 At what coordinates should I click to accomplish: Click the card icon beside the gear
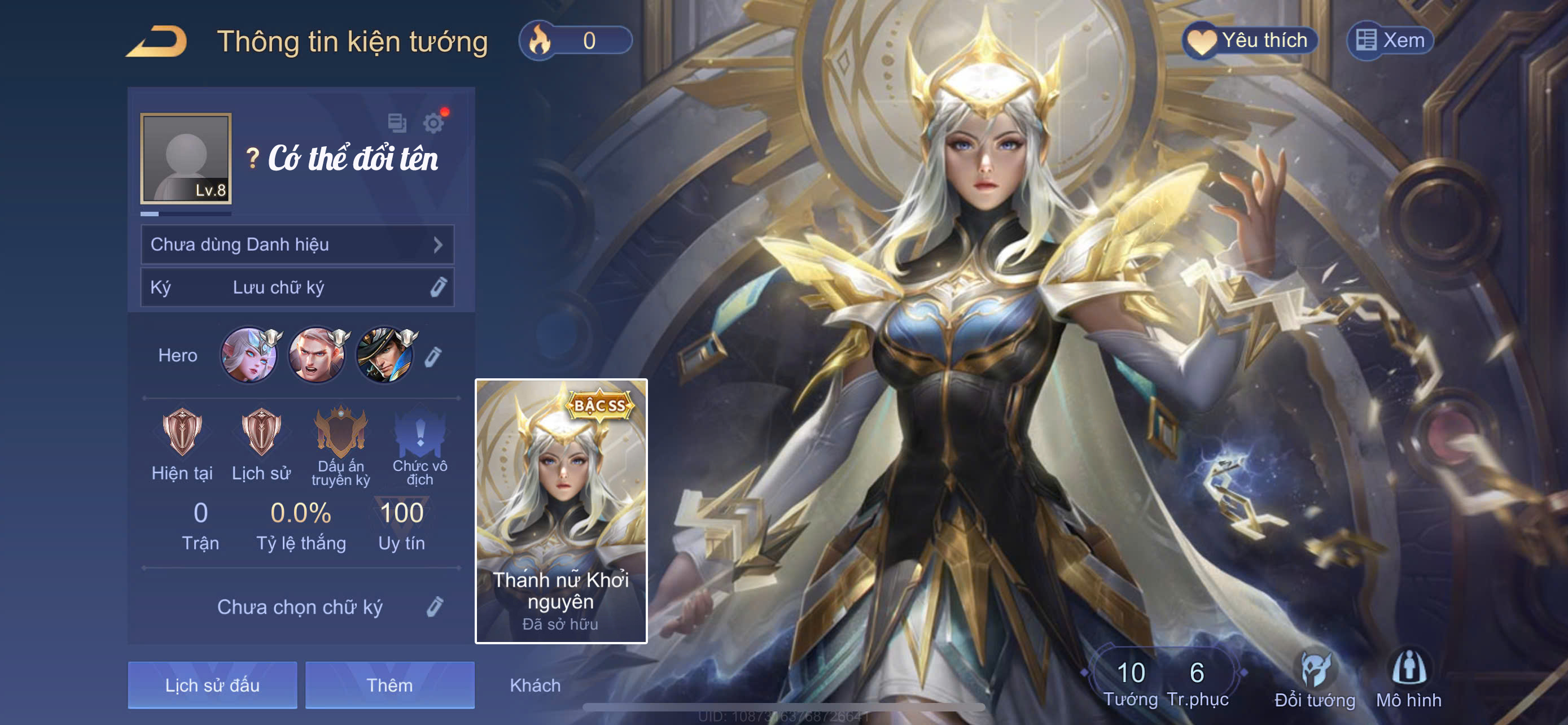[397, 123]
